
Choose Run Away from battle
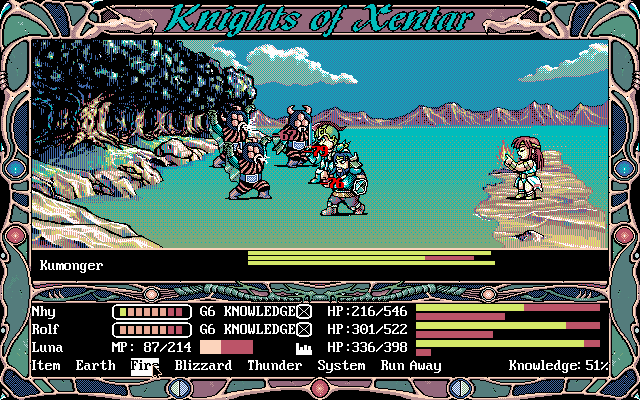point(410,366)
